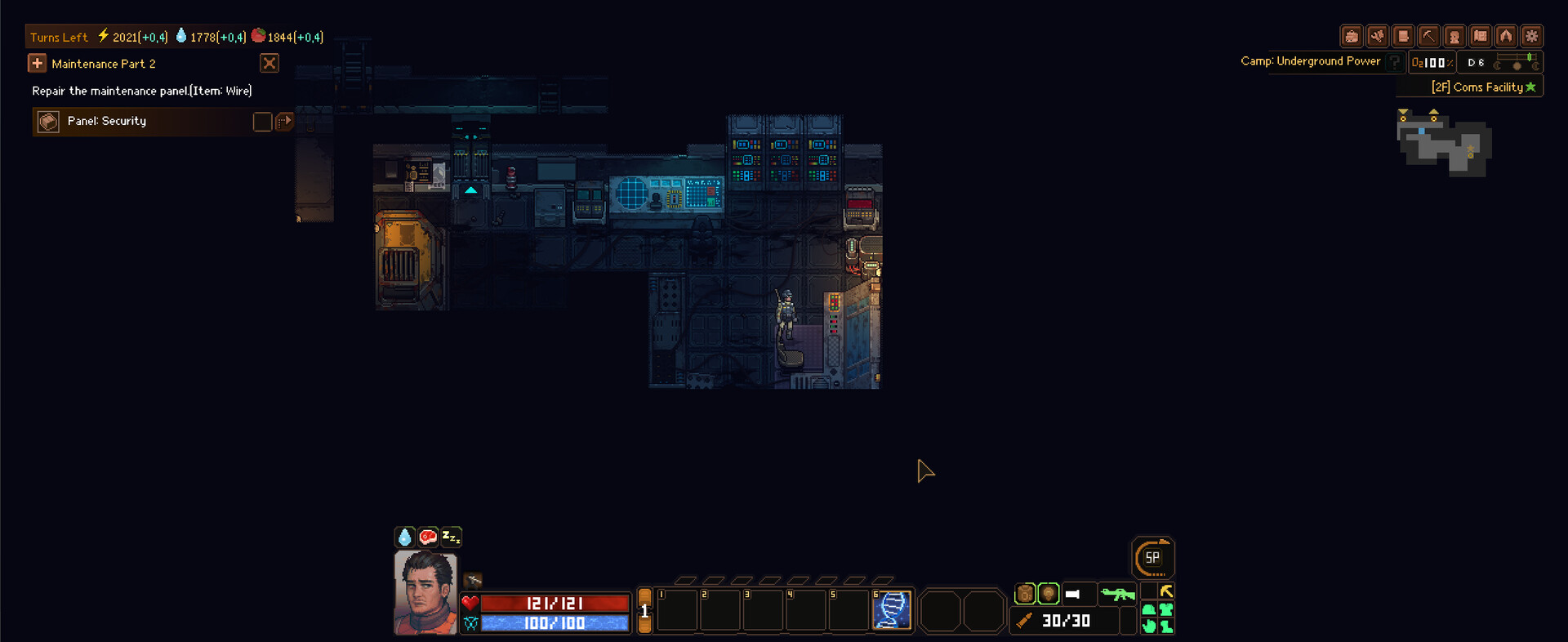Toggle the O2 tank equipment slot
Viewport: 1568px width, 642px height.
pos(1025,594)
